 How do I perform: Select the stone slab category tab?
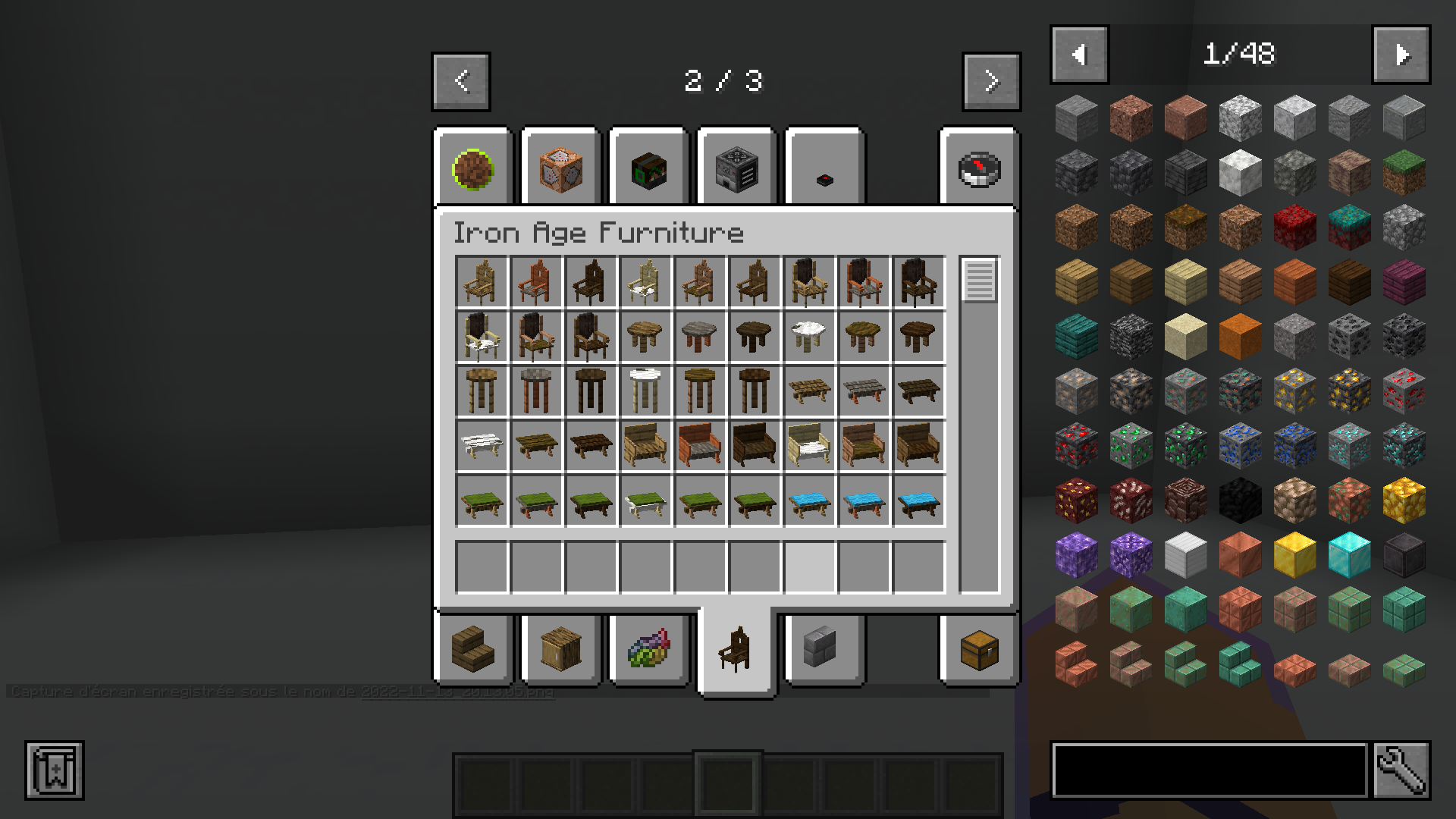pyautogui.click(x=823, y=650)
